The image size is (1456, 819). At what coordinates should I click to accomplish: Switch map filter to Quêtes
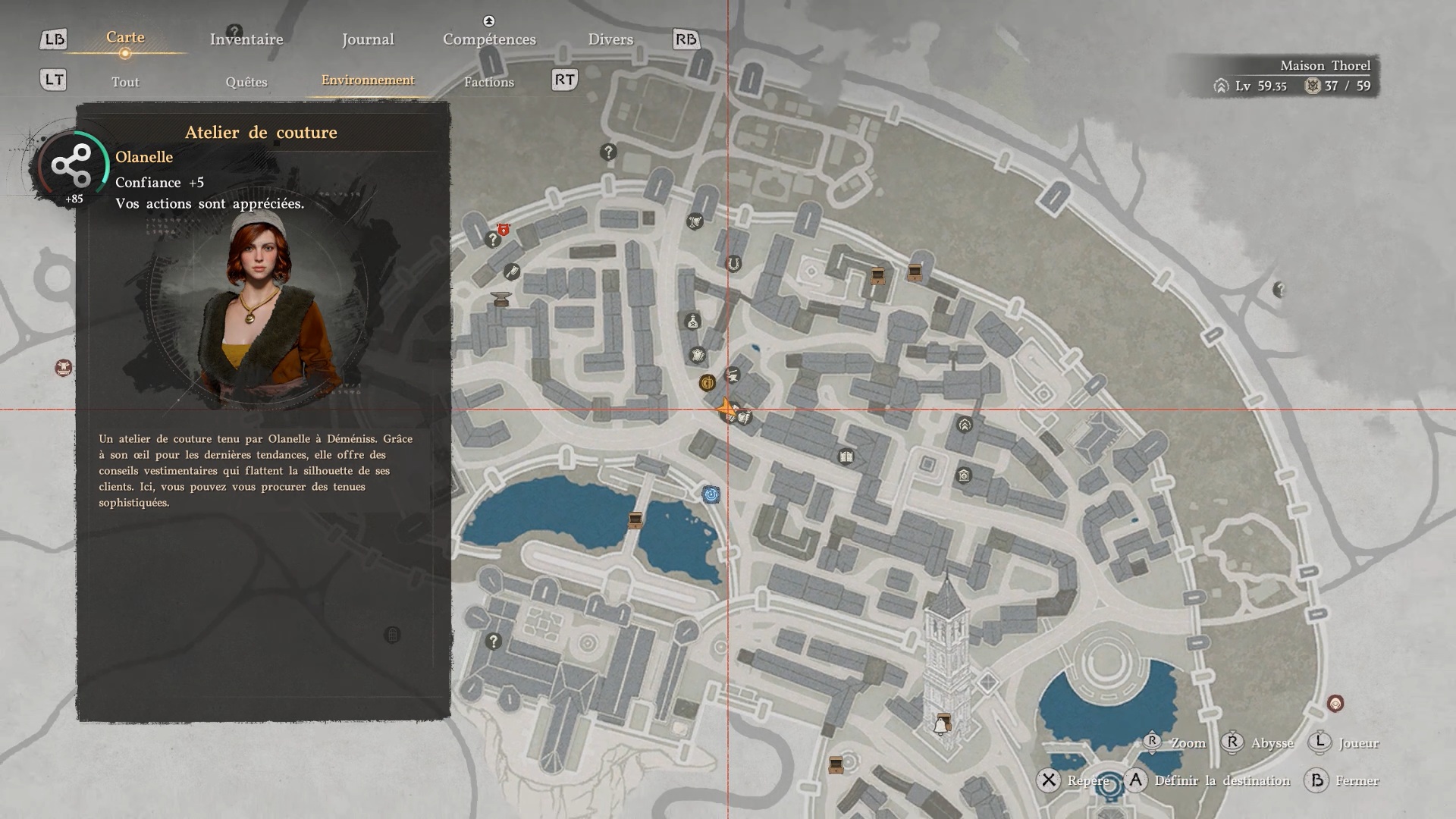tap(246, 82)
